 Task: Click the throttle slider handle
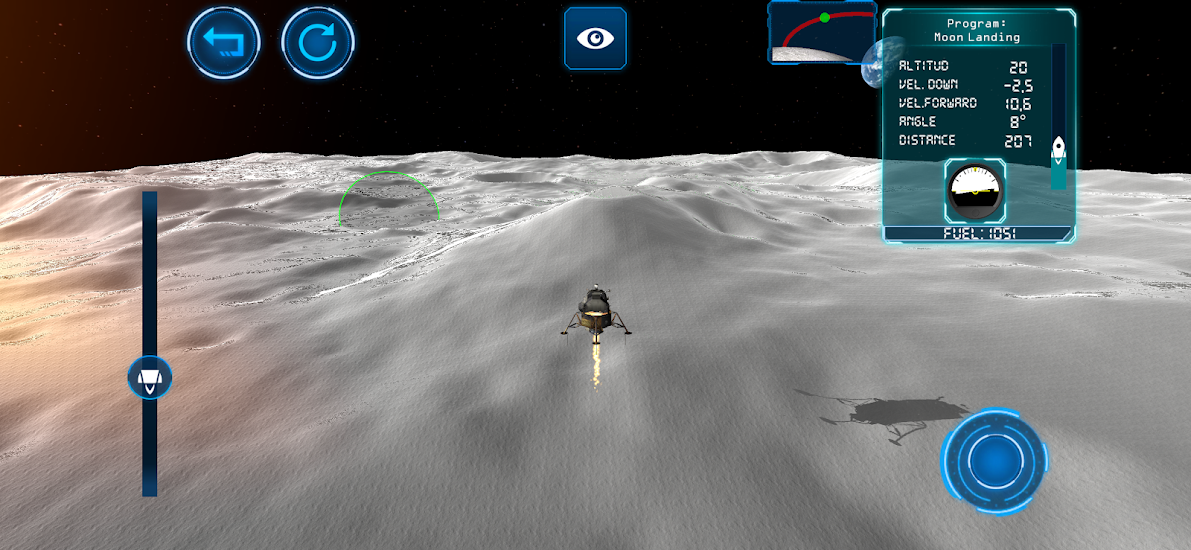(150, 378)
